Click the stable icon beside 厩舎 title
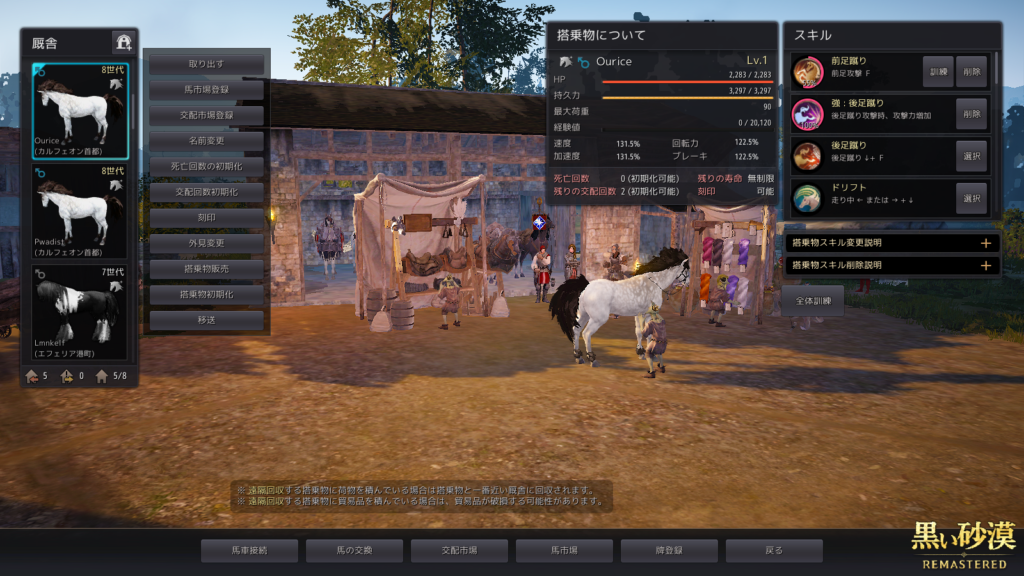Image resolution: width=1024 pixels, height=576 pixels. click(x=123, y=42)
